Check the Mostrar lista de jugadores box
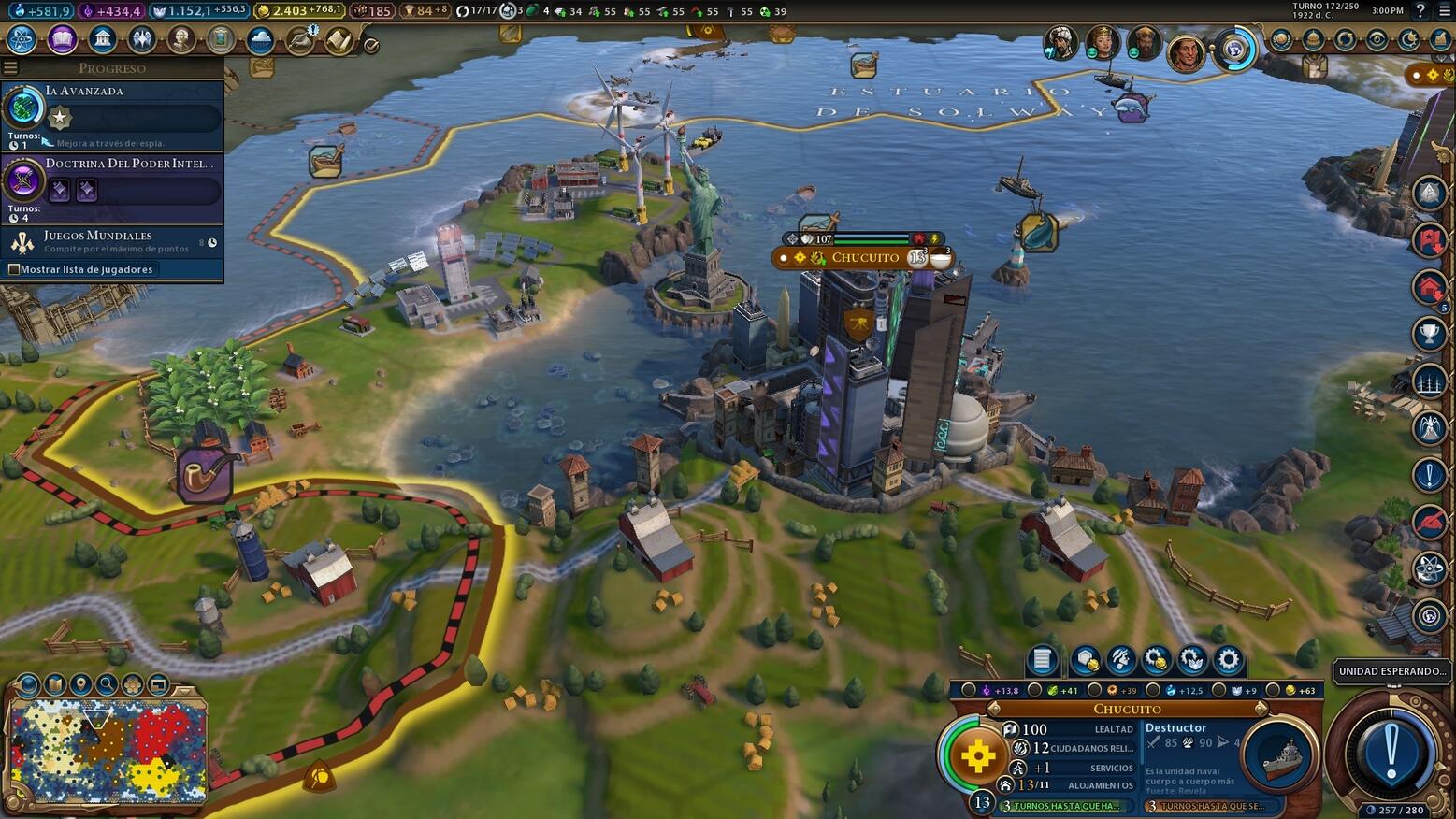Image resolution: width=1456 pixels, height=819 pixels. [15, 269]
